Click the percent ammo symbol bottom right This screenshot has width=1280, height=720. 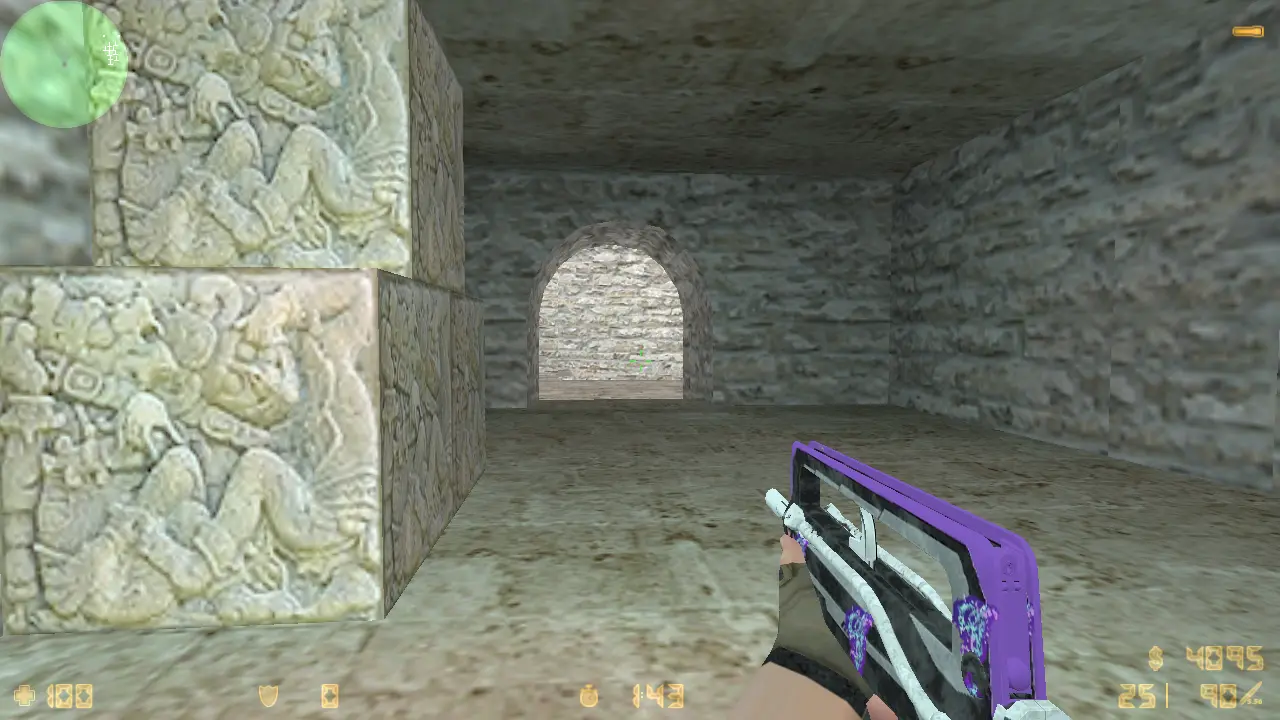(x=1247, y=692)
